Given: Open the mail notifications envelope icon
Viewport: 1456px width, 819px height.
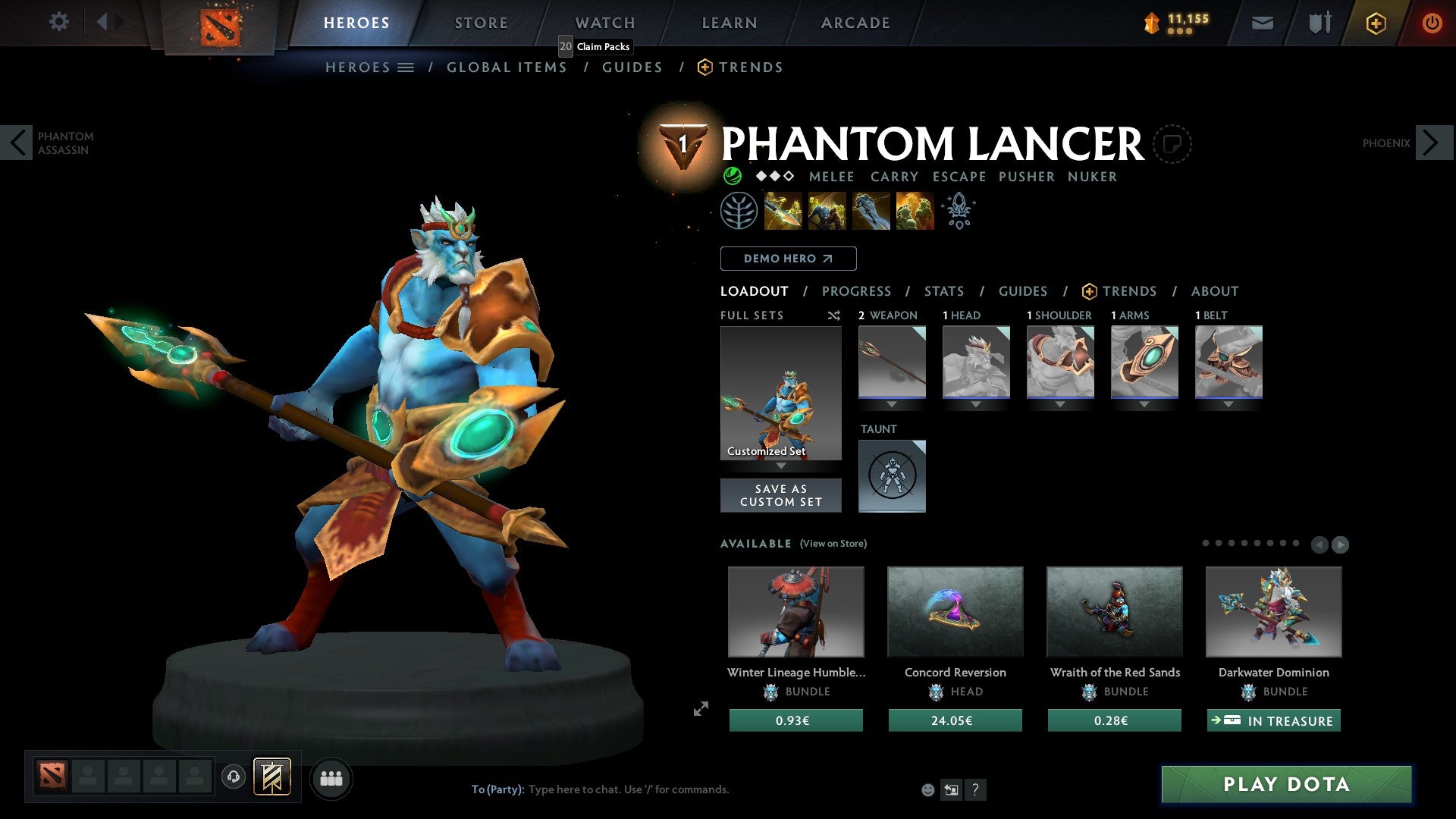Looking at the screenshot, I should (x=1263, y=23).
